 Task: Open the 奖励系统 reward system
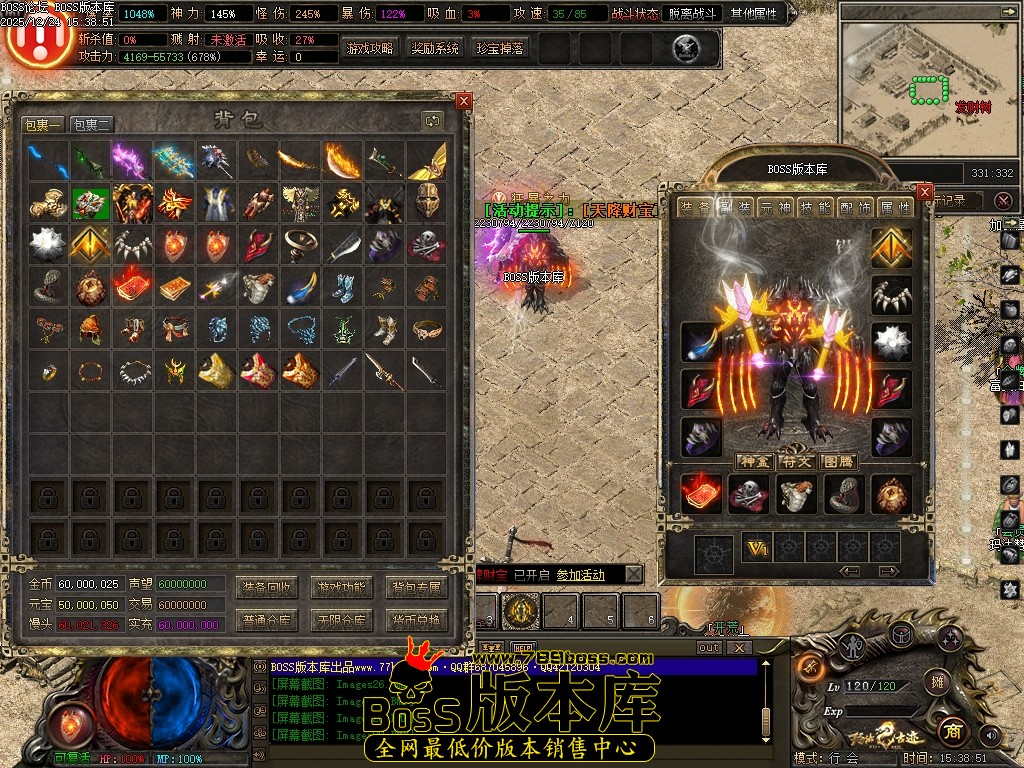[435, 48]
